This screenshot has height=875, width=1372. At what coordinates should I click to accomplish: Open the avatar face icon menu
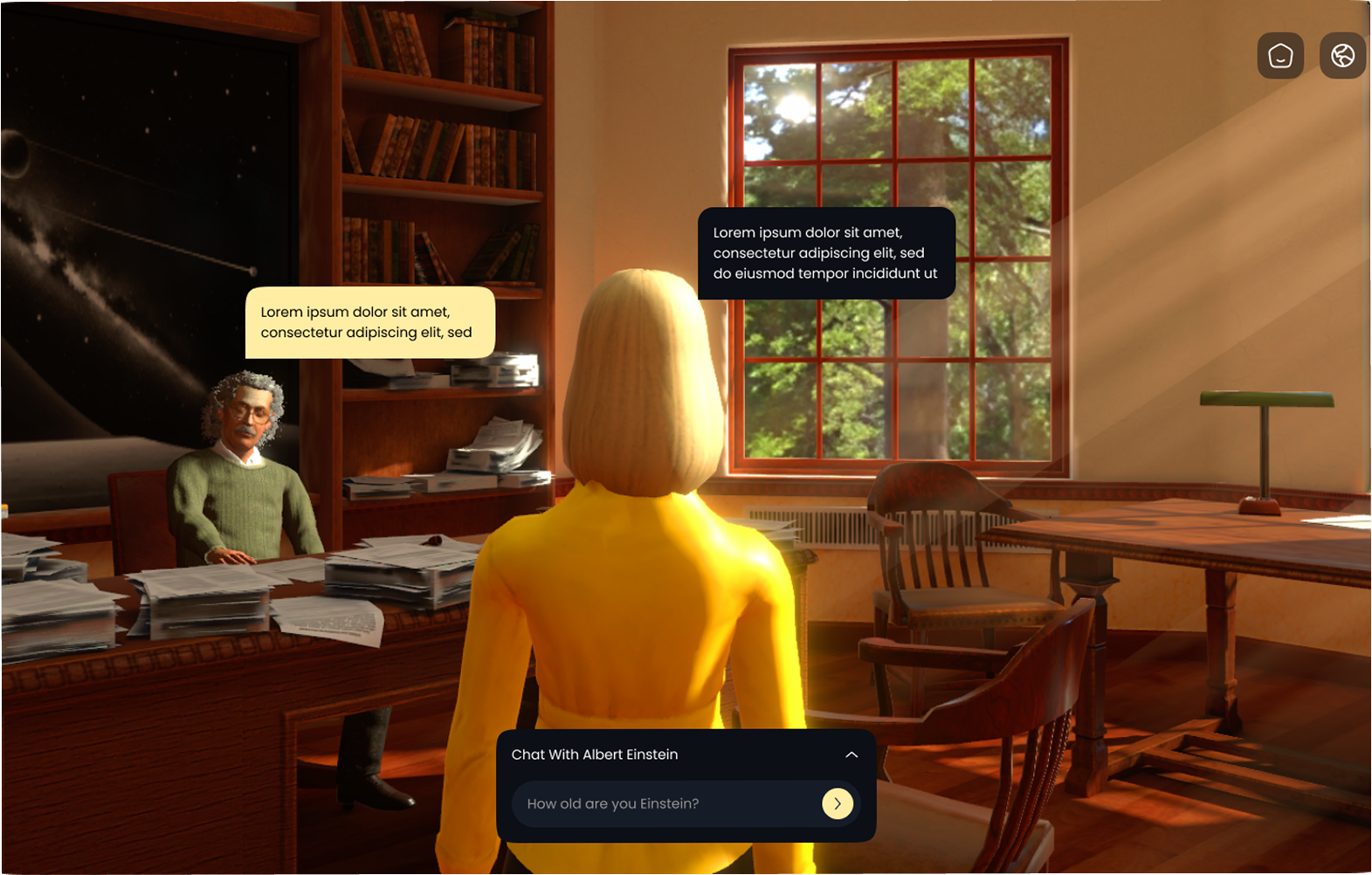pos(1280,56)
